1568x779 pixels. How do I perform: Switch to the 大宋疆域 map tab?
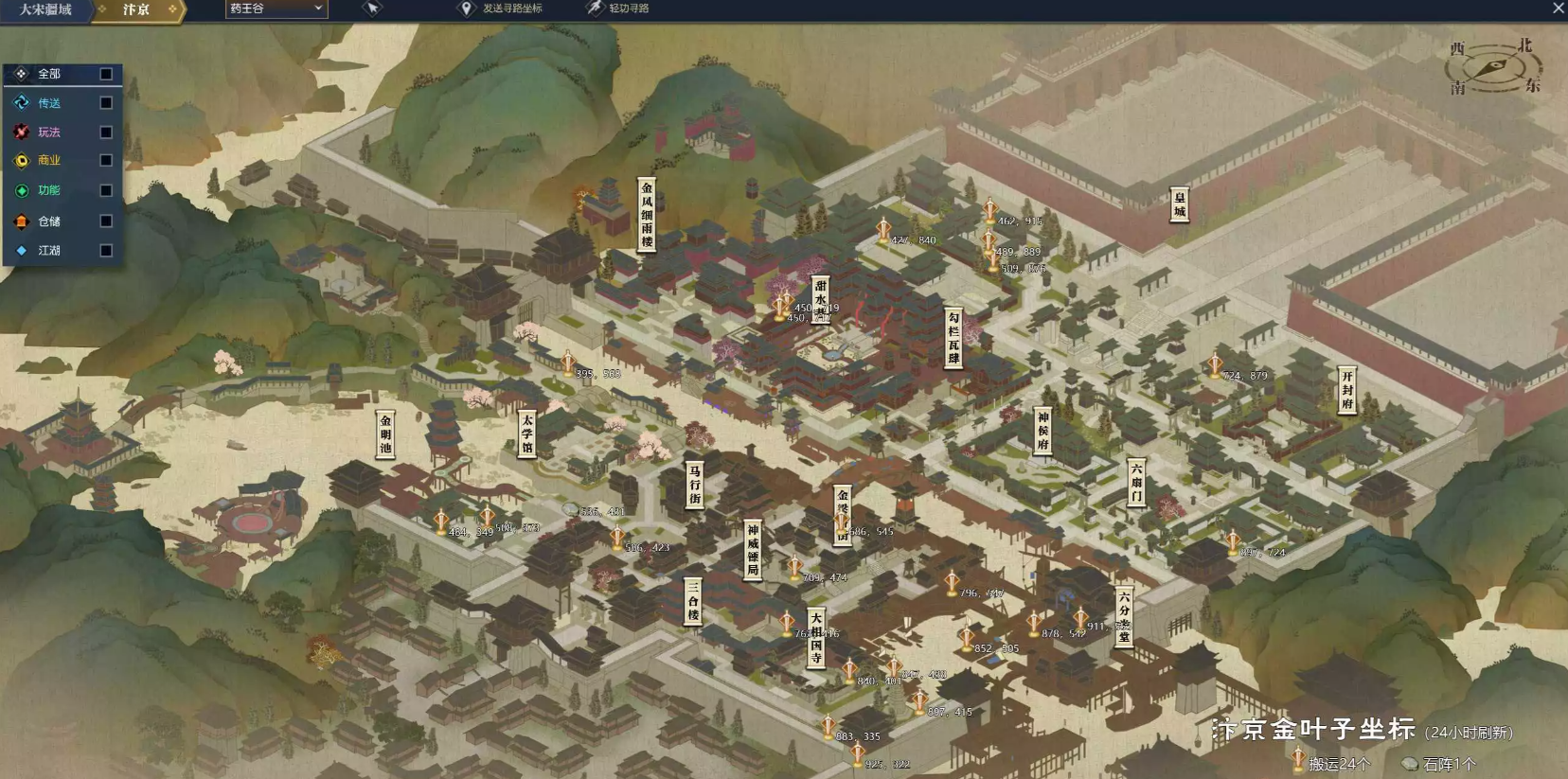coord(45,9)
